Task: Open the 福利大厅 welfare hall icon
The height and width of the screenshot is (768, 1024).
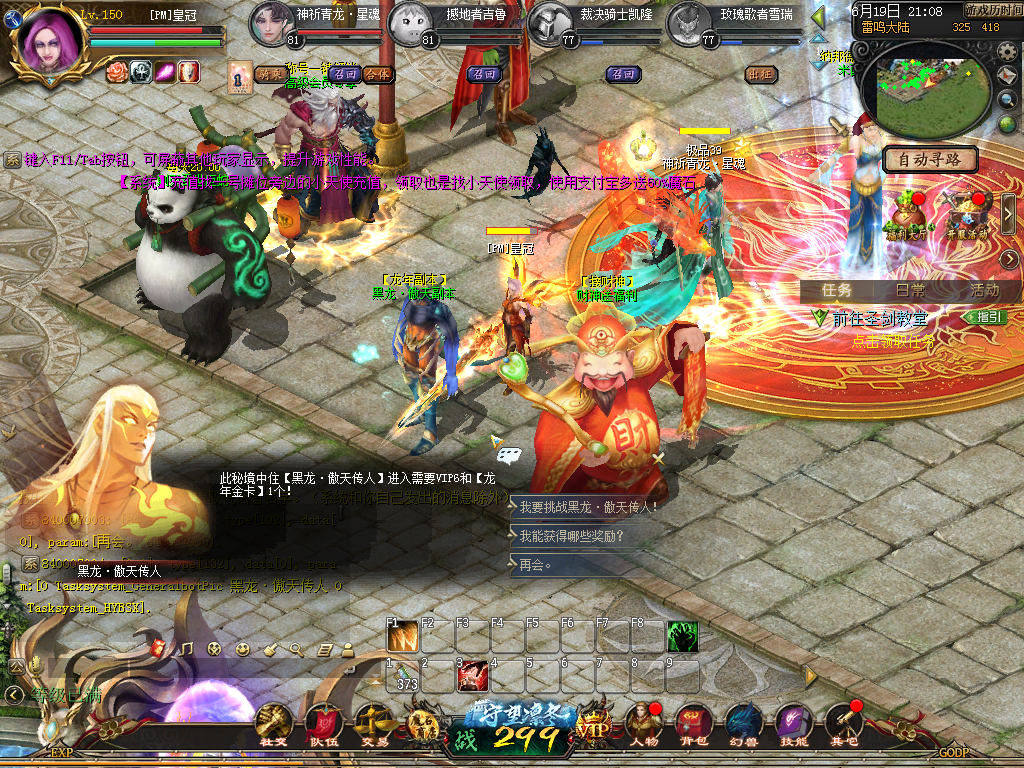Action: (905, 214)
